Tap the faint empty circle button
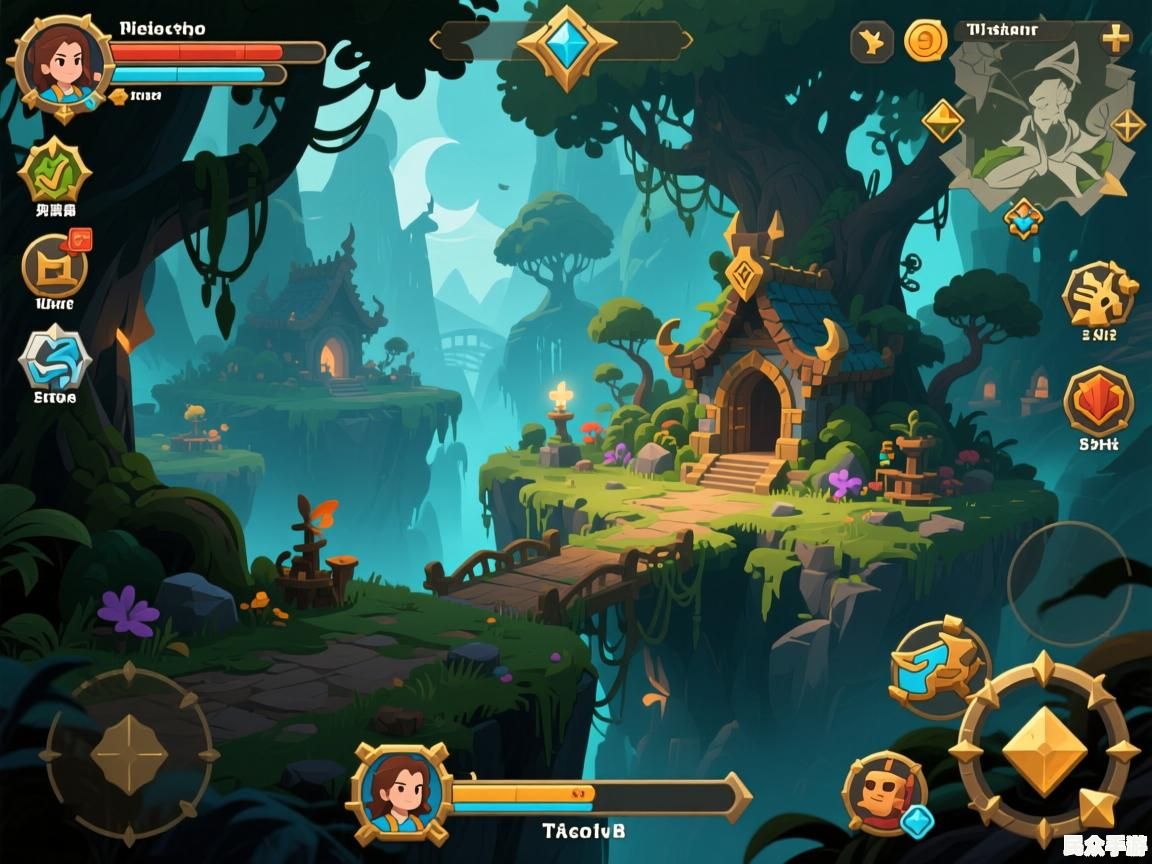Viewport: 1152px width, 864px height. pos(1068,583)
